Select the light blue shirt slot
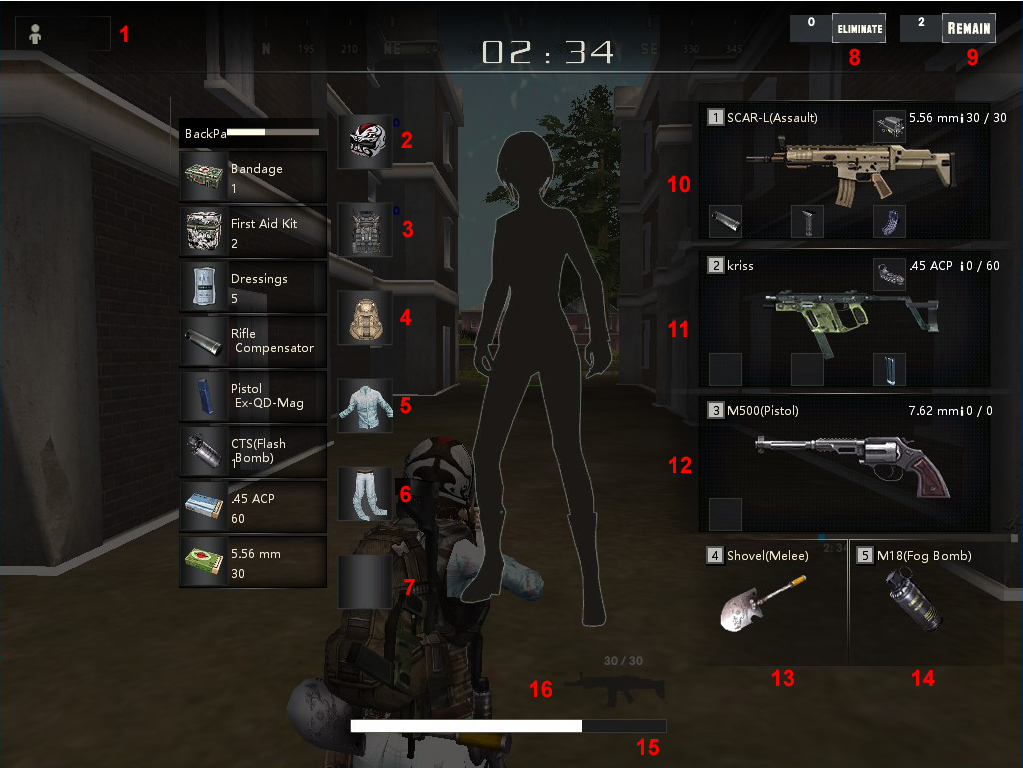The width and height of the screenshot is (1023, 768). click(364, 405)
